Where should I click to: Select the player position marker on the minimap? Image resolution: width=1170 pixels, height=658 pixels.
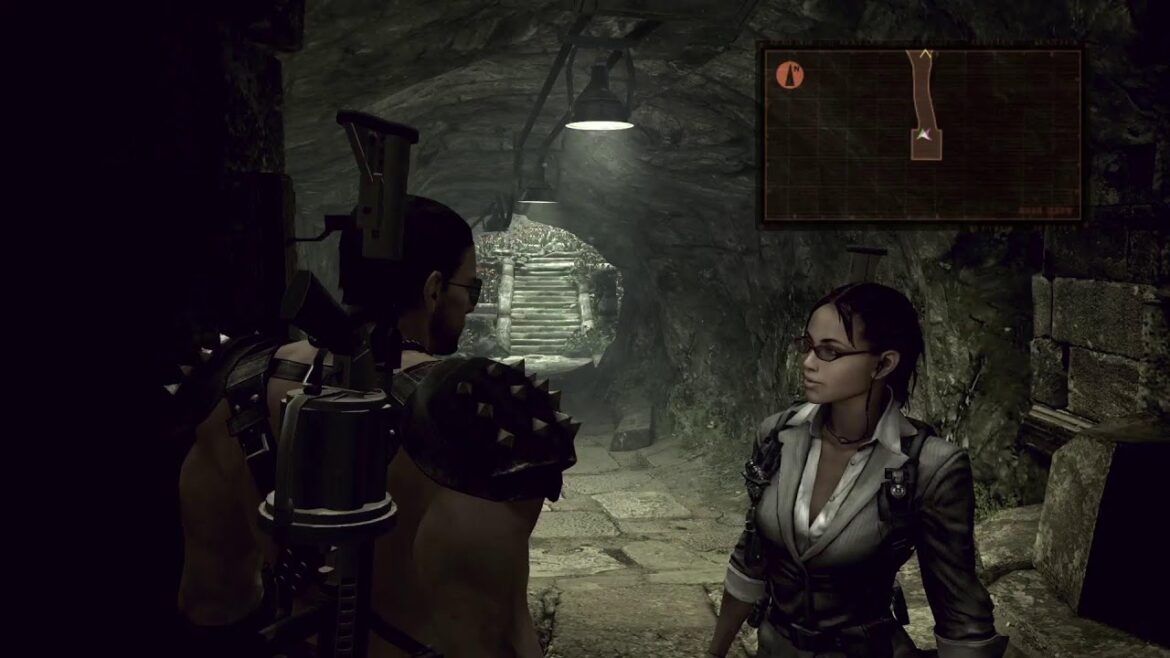point(926,134)
